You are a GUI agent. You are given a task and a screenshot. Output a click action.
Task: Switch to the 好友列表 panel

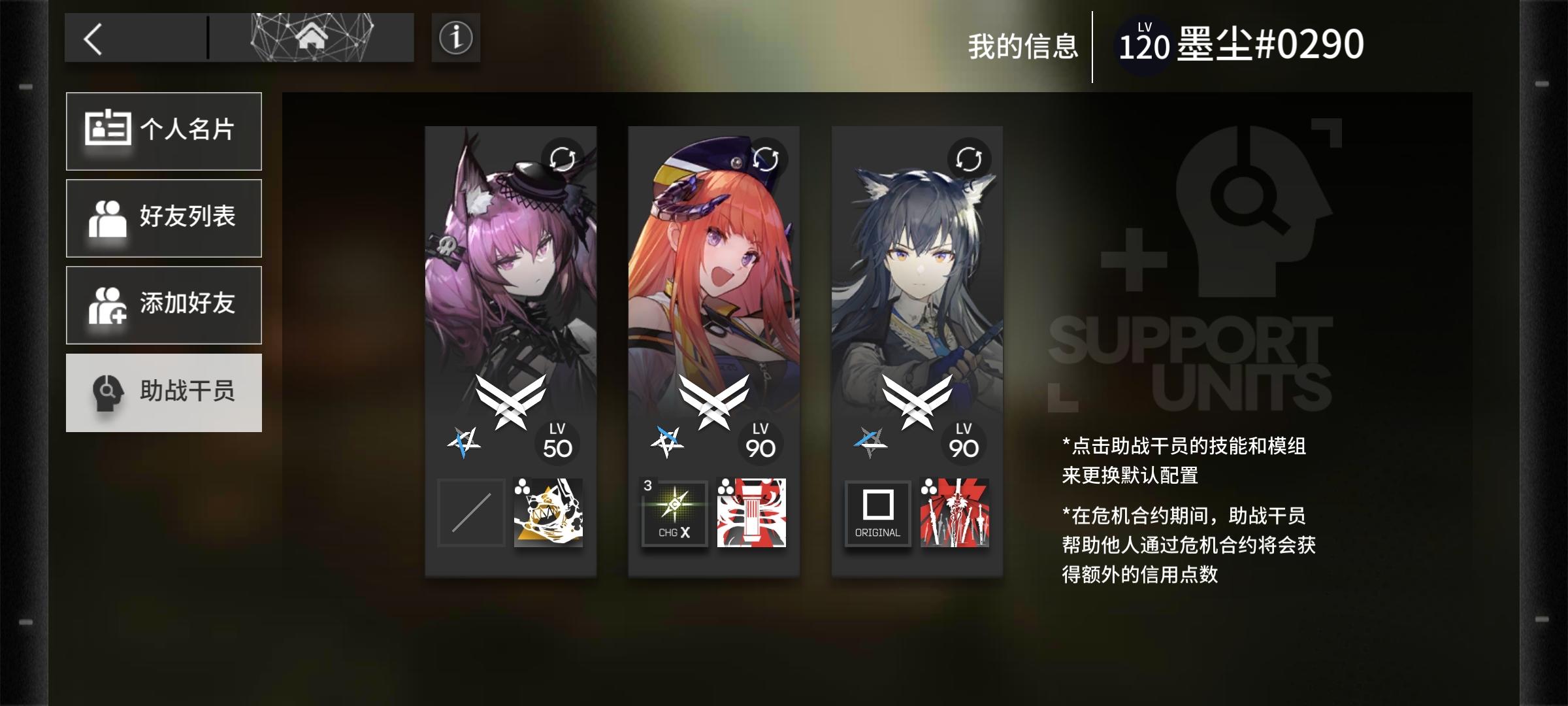click(164, 218)
